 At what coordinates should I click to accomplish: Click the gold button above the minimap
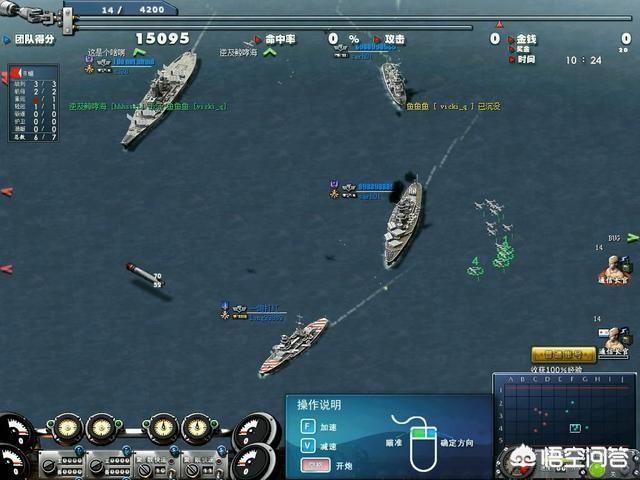563,354
